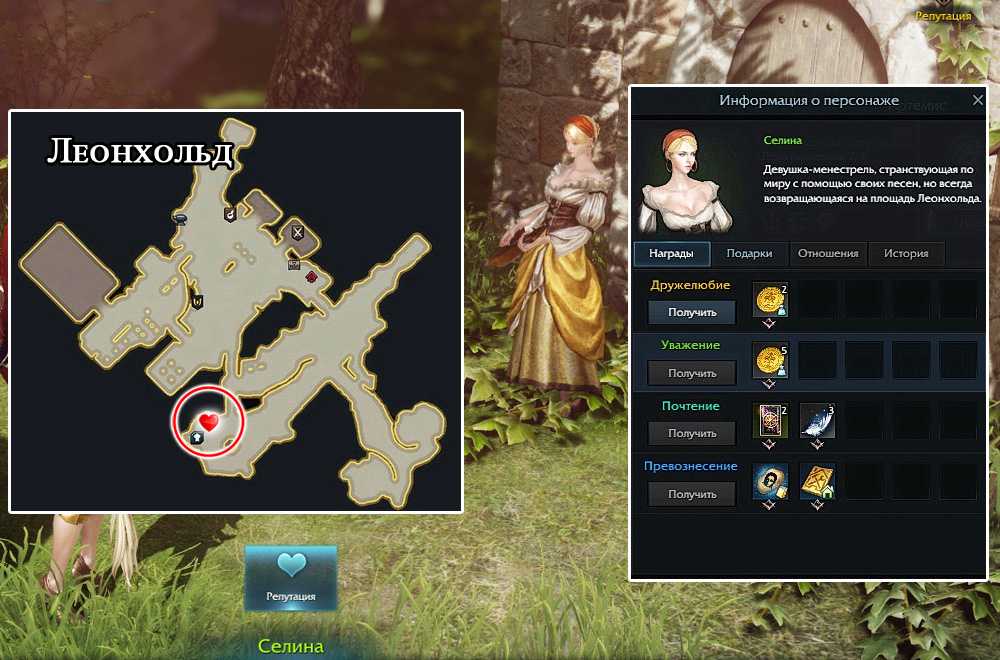Open the Отношения tab
The width and height of the screenshot is (1000, 660).
829,253
